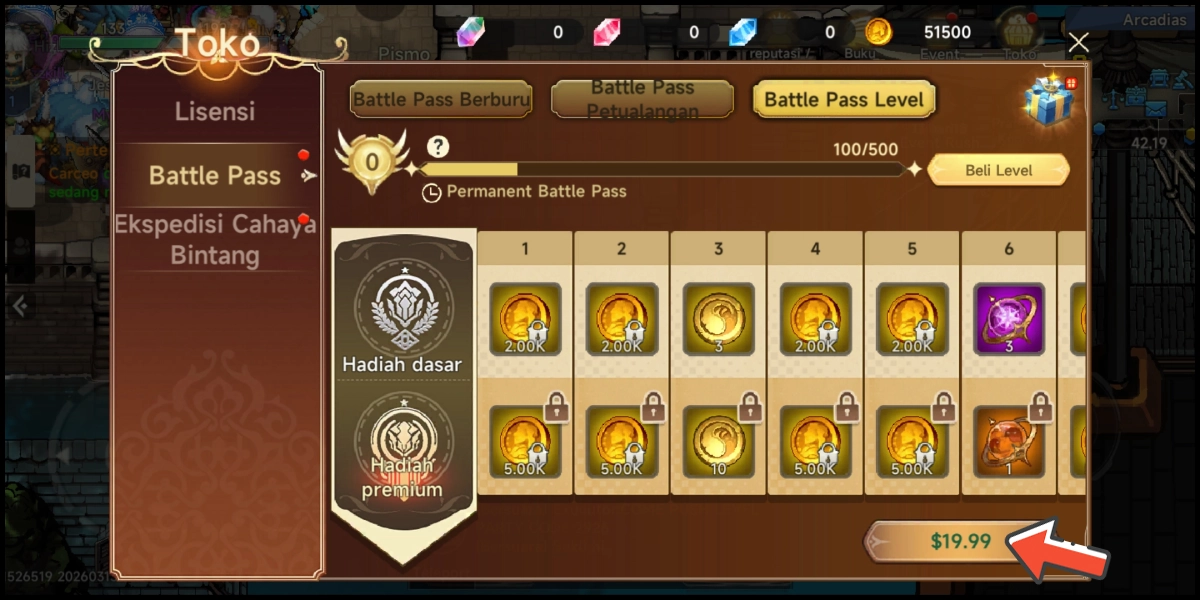The width and height of the screenshot is (1200, 600).
Task: Select the level 6 purple orb reward
Action: pyautogui.click(x=1009, y=319)
